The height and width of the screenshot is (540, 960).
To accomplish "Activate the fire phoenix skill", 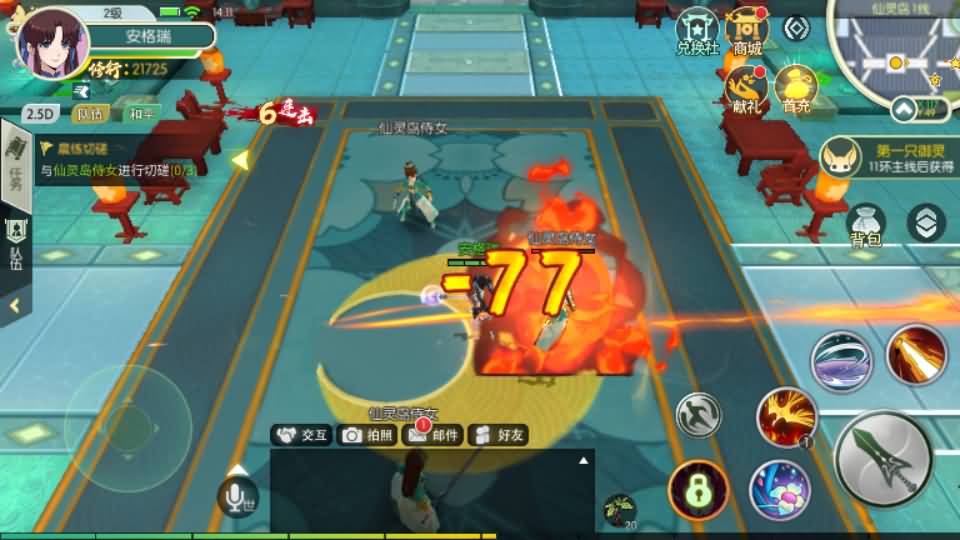I will [x=787, y=416].
